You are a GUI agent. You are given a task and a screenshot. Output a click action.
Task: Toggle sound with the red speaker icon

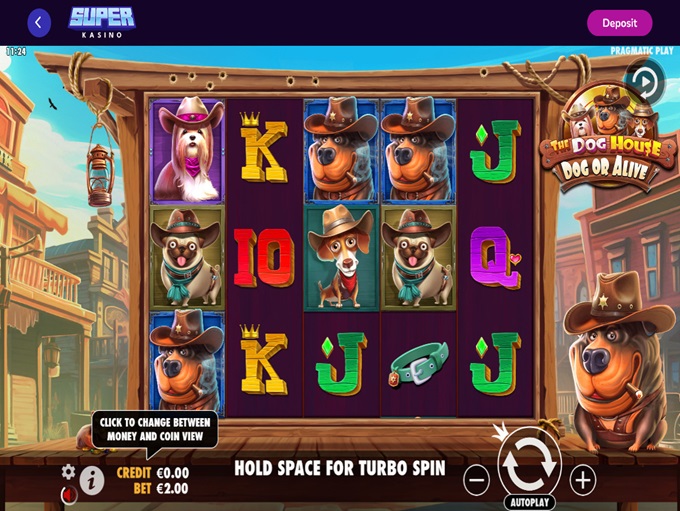coord(68,493)
